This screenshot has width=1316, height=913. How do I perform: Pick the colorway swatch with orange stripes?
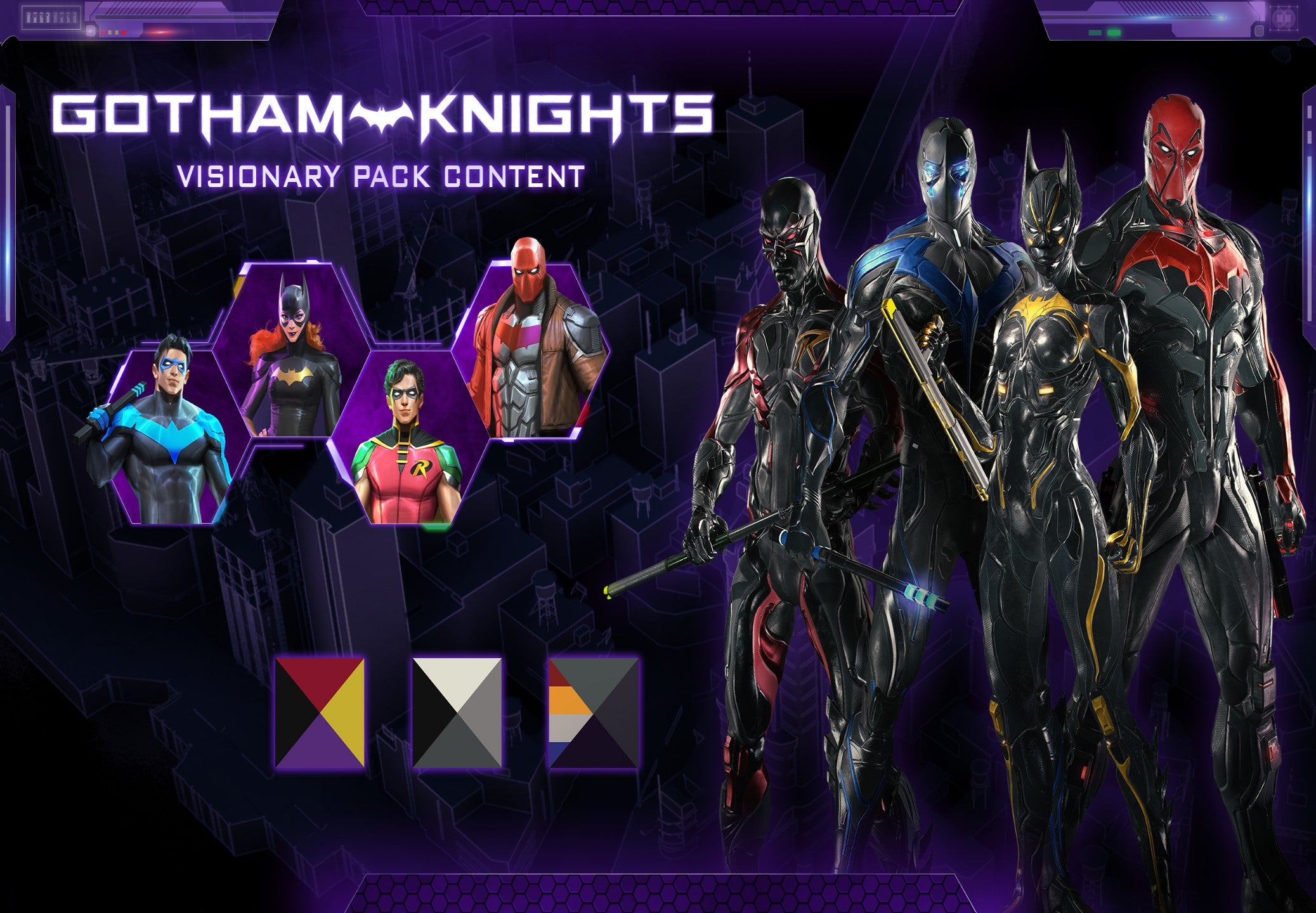(594, 711)
